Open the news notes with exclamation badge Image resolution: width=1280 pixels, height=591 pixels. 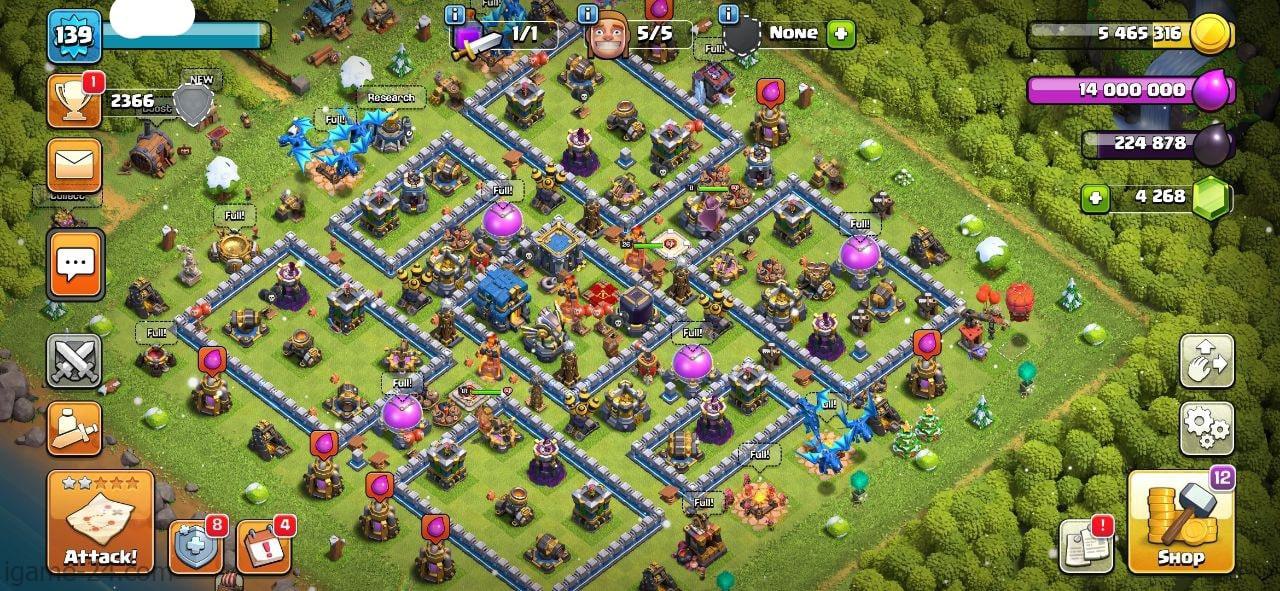1087,546
